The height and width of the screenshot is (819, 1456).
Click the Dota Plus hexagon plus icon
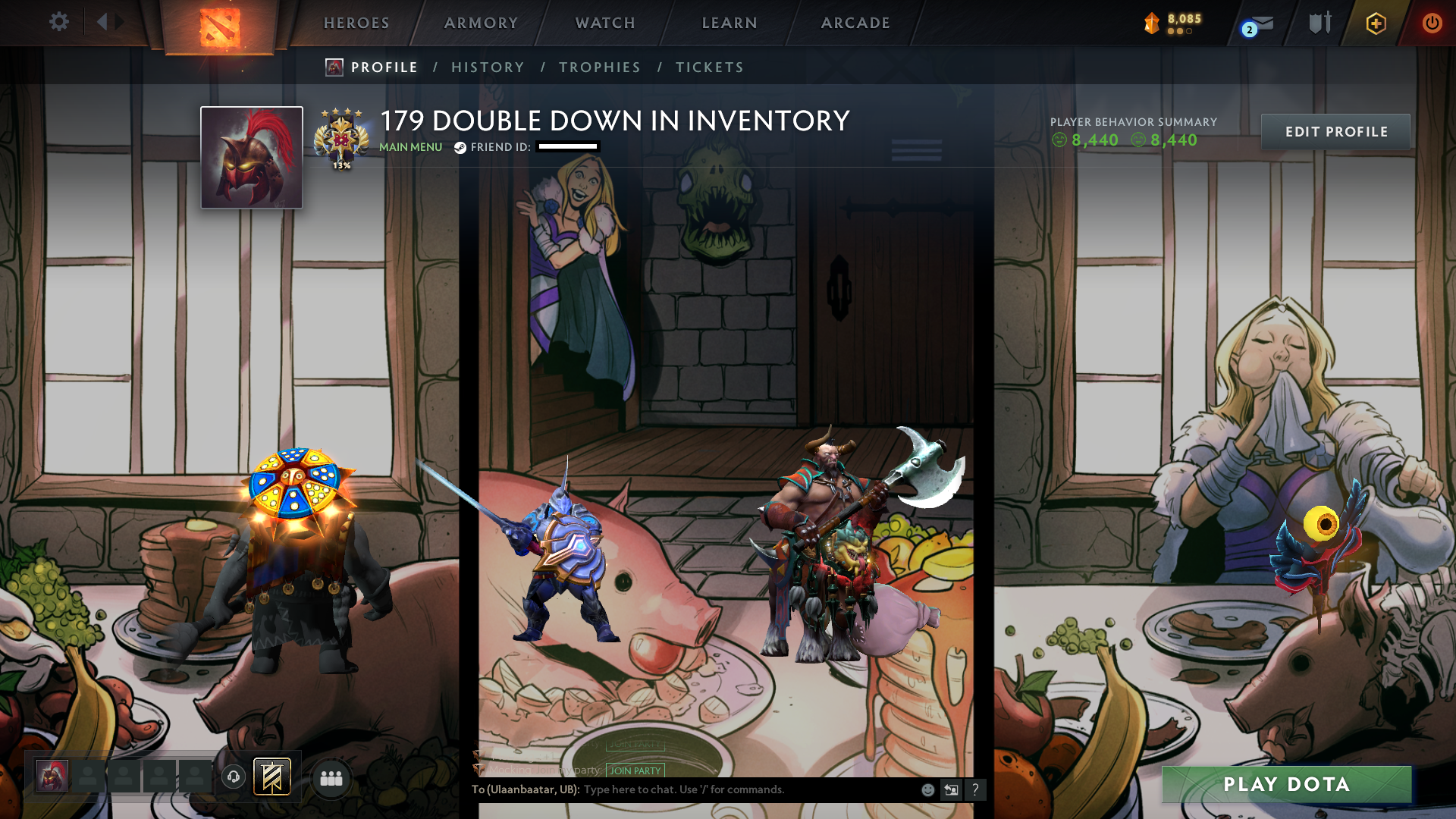coord(1375,23)
